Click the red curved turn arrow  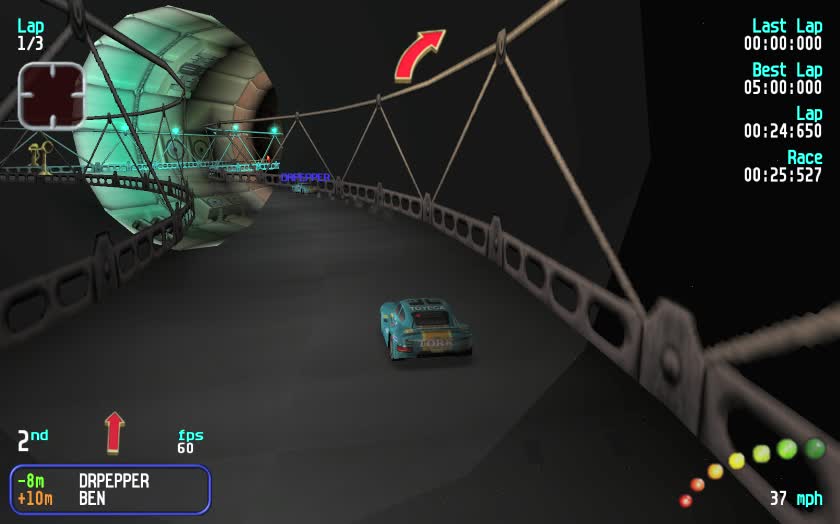[418, 55]
